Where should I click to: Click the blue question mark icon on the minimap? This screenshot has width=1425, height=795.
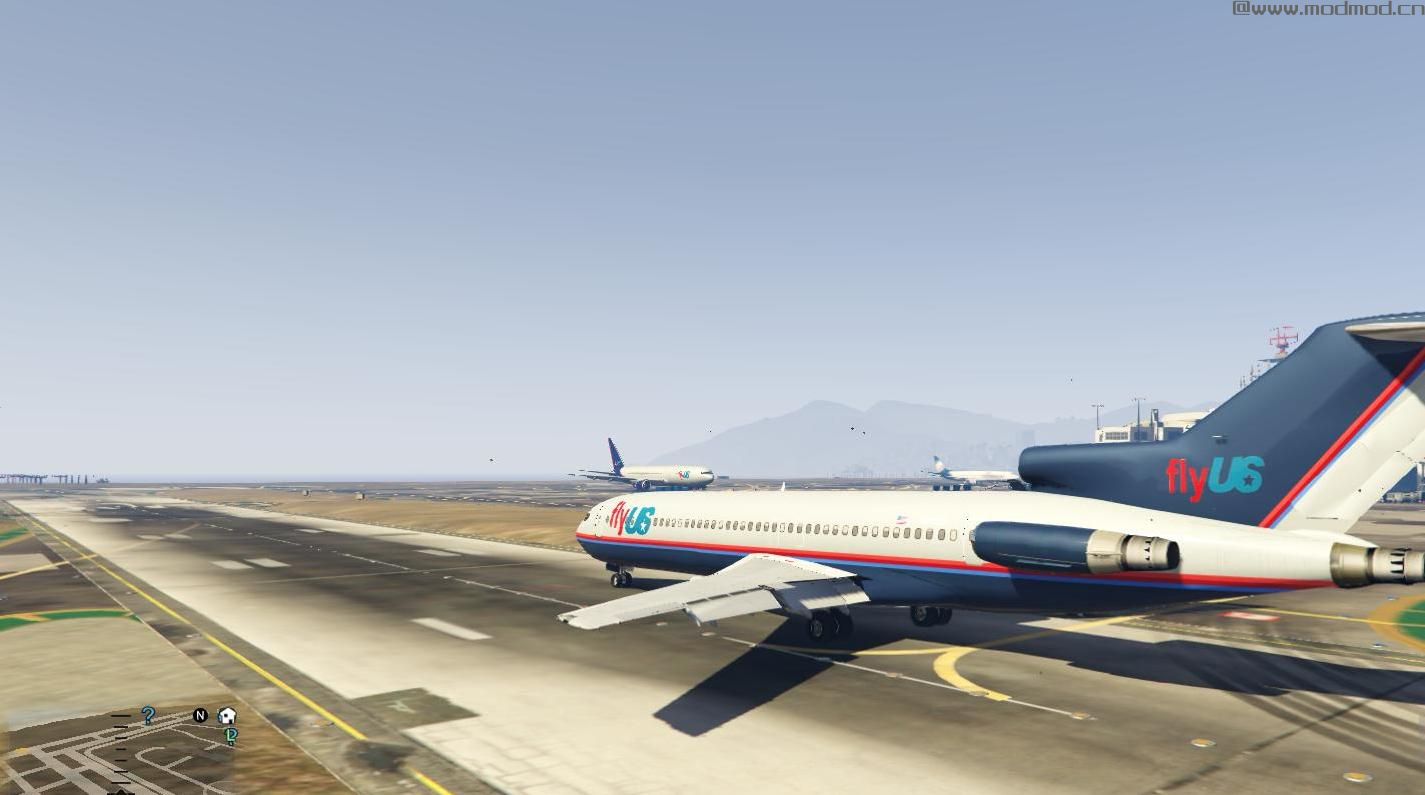(147, 714)
